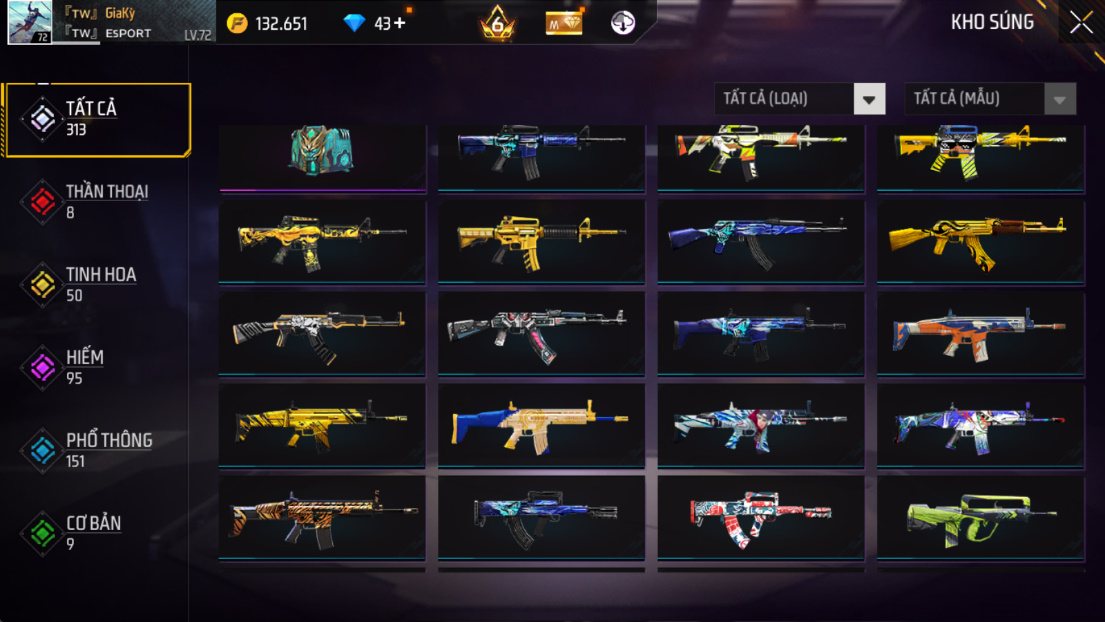This screenshot has width=1105, height=622.
Task: Switch to the Thần Thoại rarity tab
Action: [97, 201]
